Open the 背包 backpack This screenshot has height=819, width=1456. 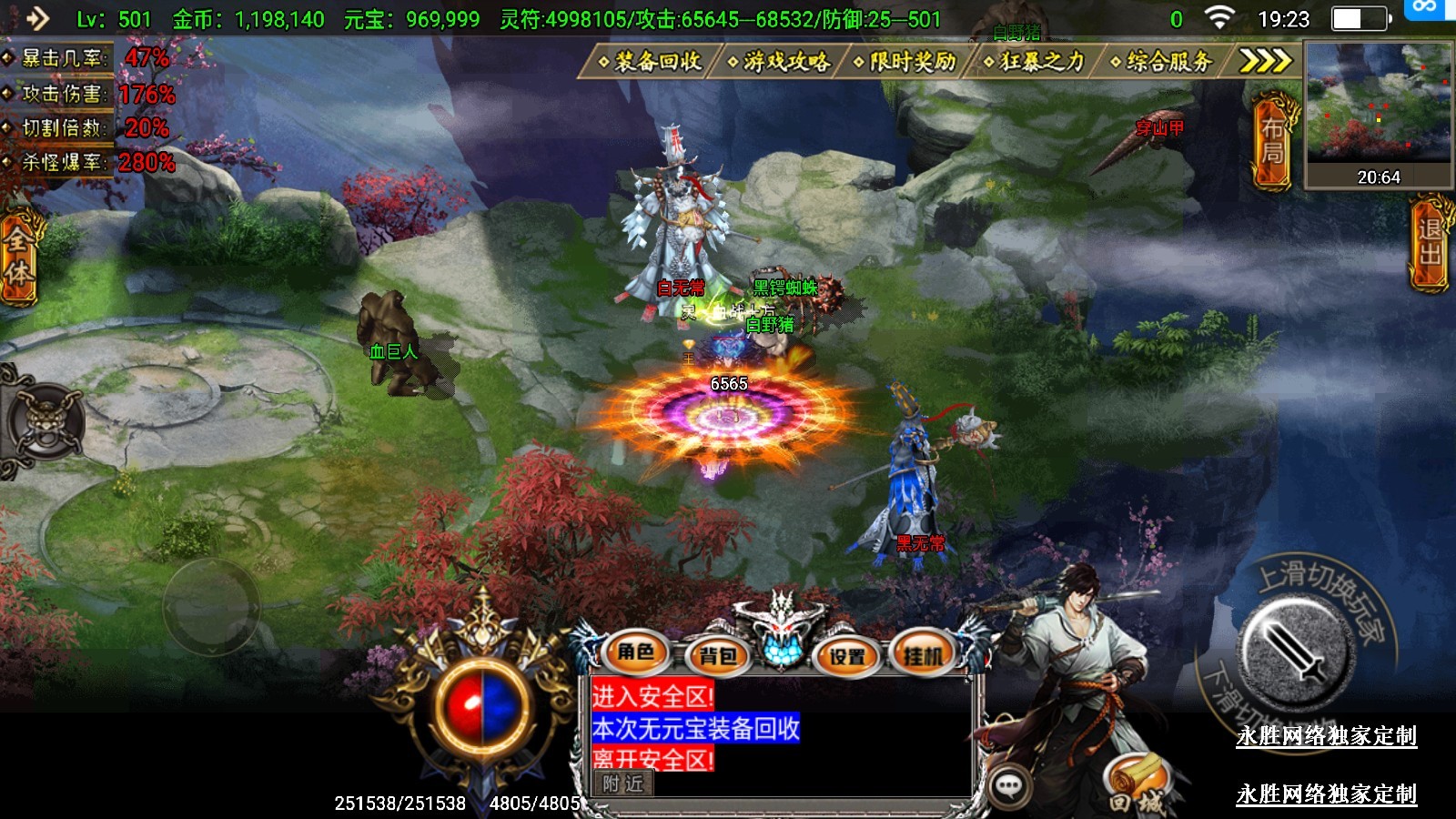click(x=718, y=655)
